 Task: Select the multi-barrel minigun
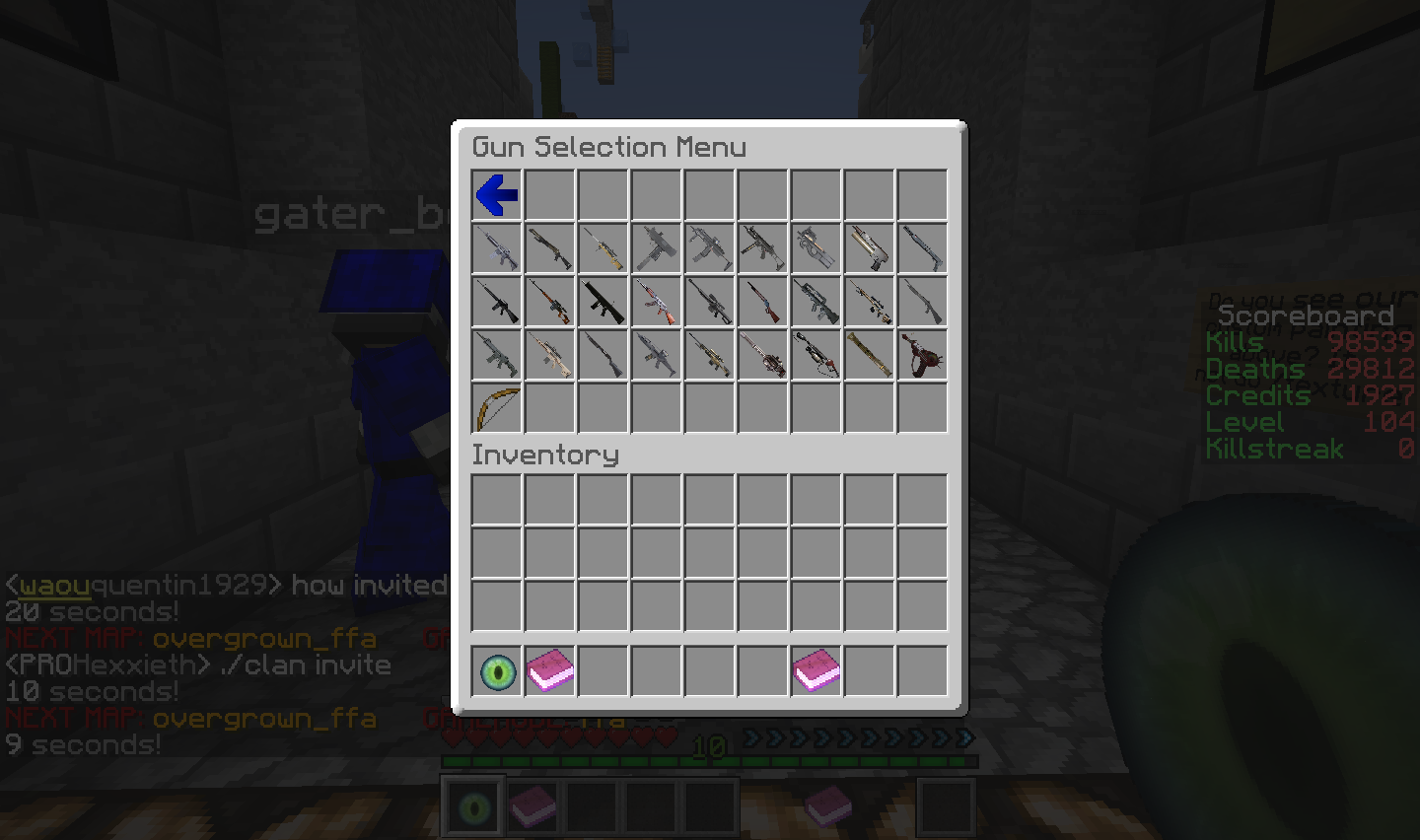[762, 355]
